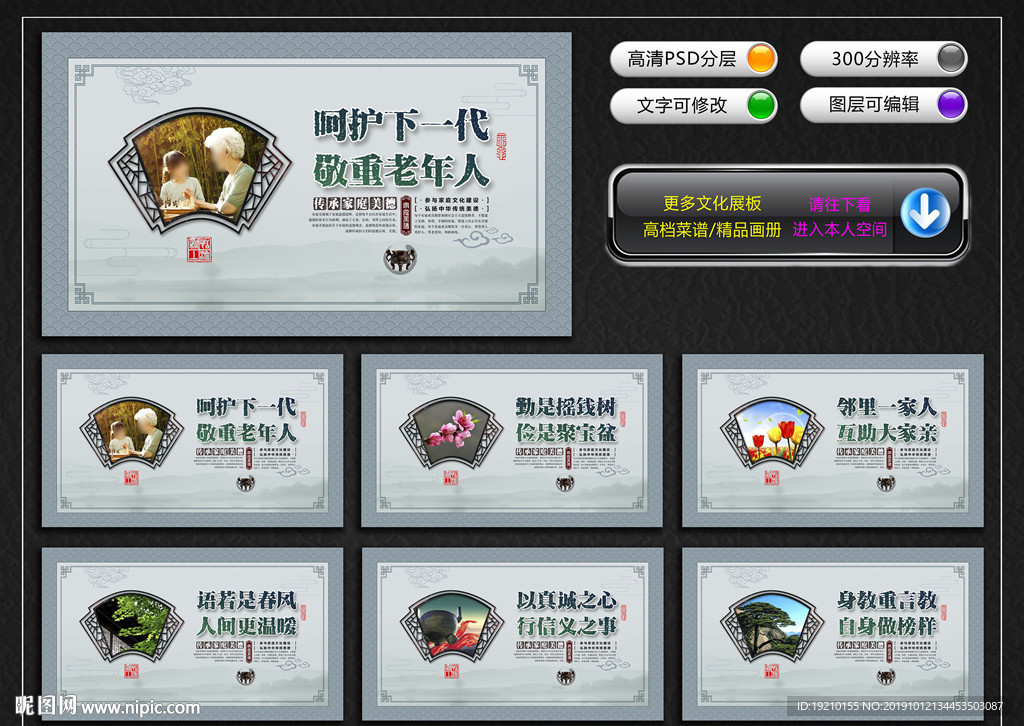Image resolution: width=1024 pixels, height=726 pixels.
Task: Activate the 图层可编辑 purple button
Action: tap(883, 104)
